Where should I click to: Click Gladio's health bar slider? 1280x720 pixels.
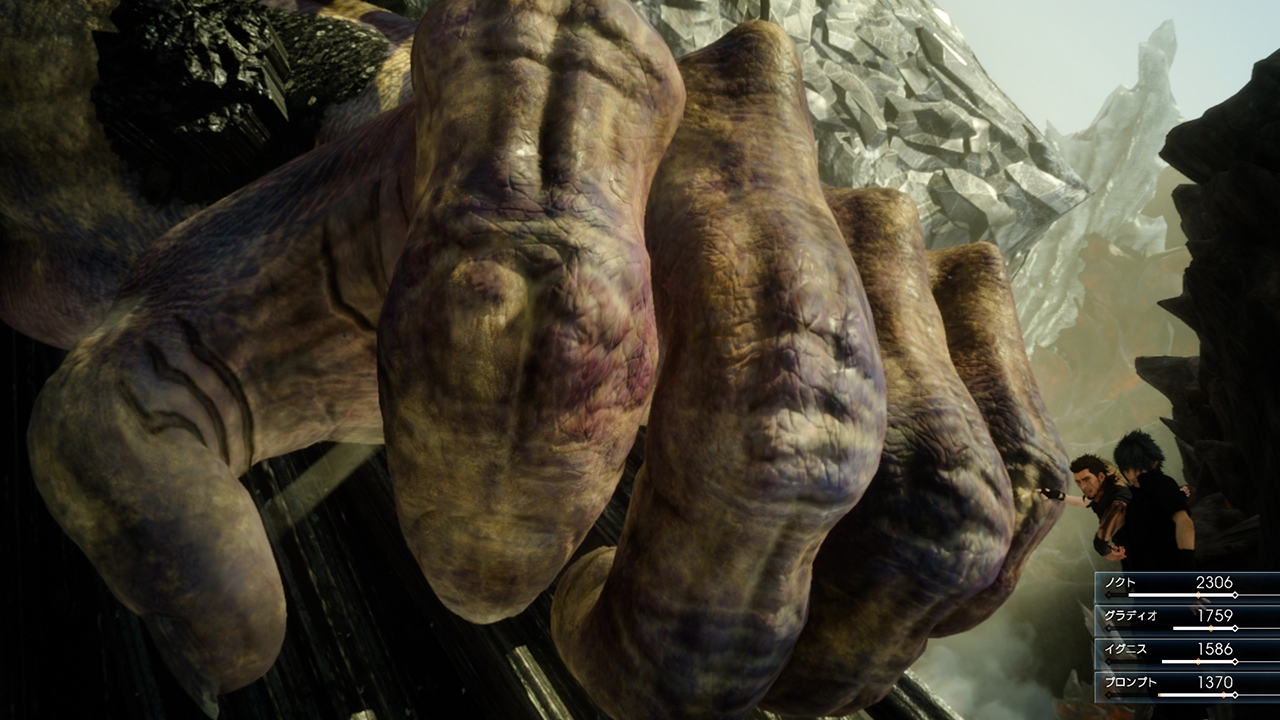click(1200, 627)
